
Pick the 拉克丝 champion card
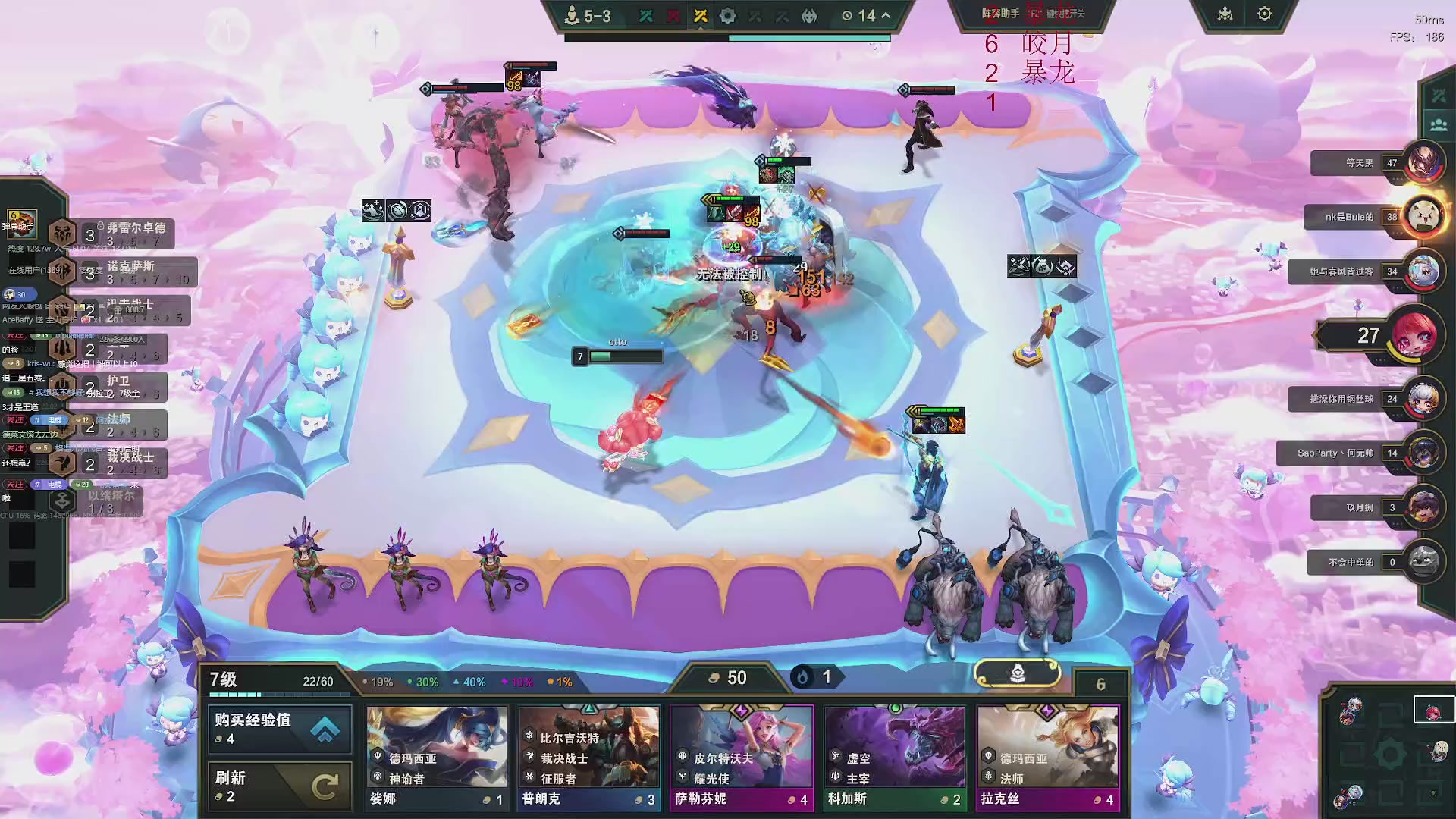1048,758
